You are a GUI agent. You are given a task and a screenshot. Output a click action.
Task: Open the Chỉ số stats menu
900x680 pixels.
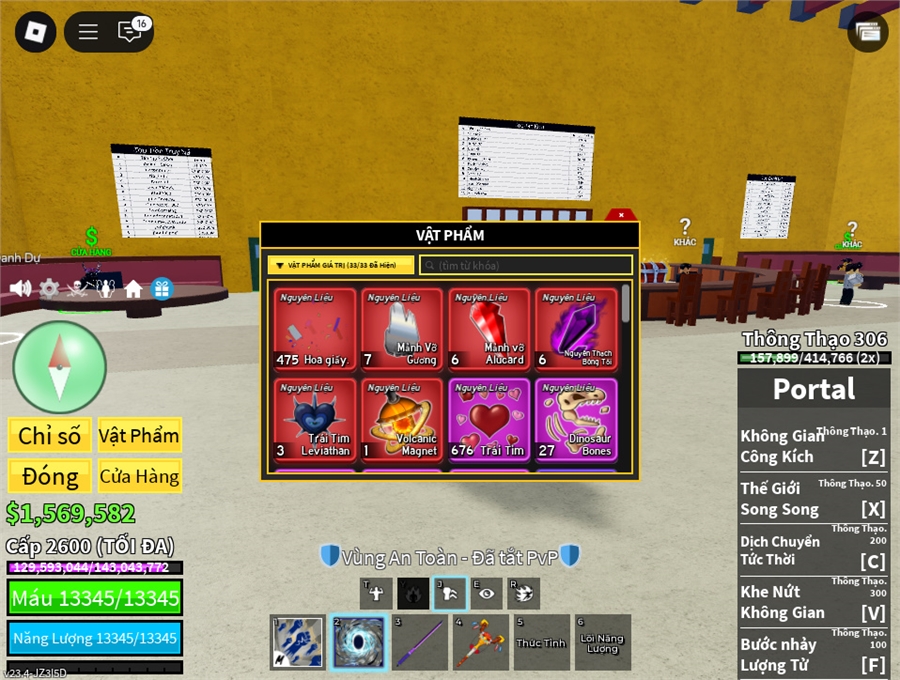[x=49, y=436]
